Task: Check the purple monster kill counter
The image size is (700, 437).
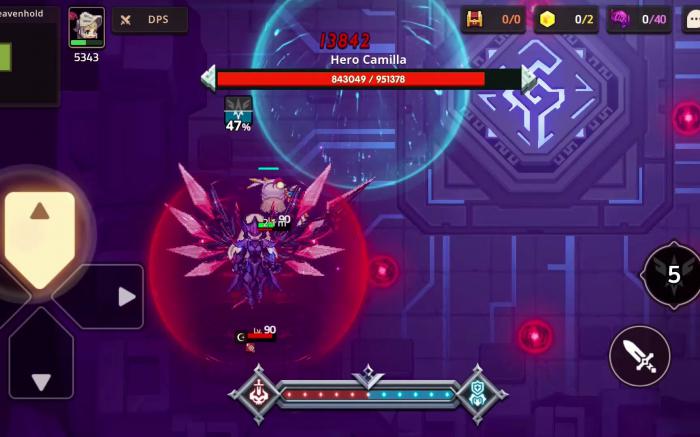Action: tap(638, 19)
